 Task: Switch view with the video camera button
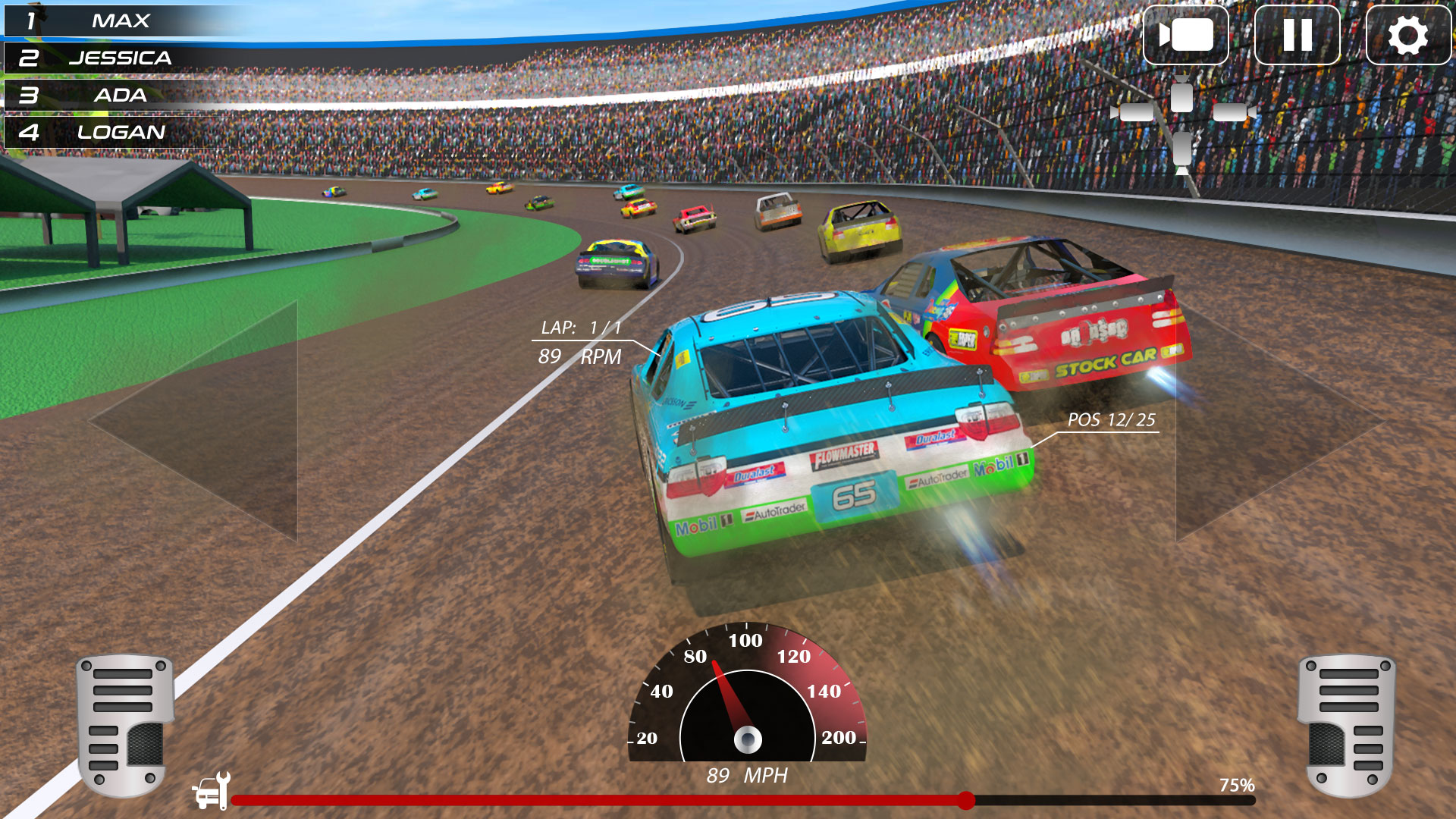pos(1185,35)
